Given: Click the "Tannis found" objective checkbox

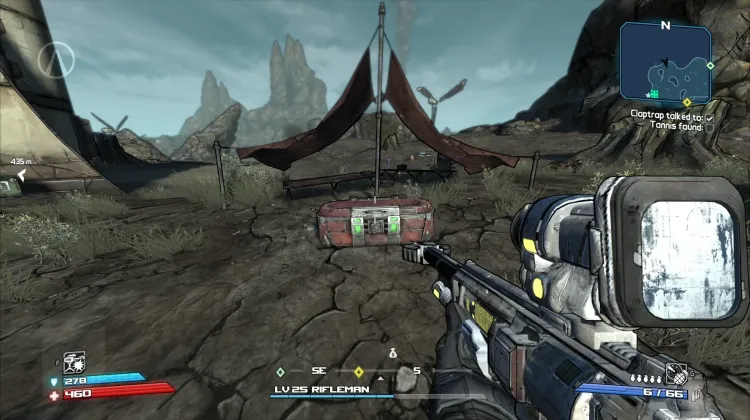Looking at the screenshot, I should click(x=710, y=127).
